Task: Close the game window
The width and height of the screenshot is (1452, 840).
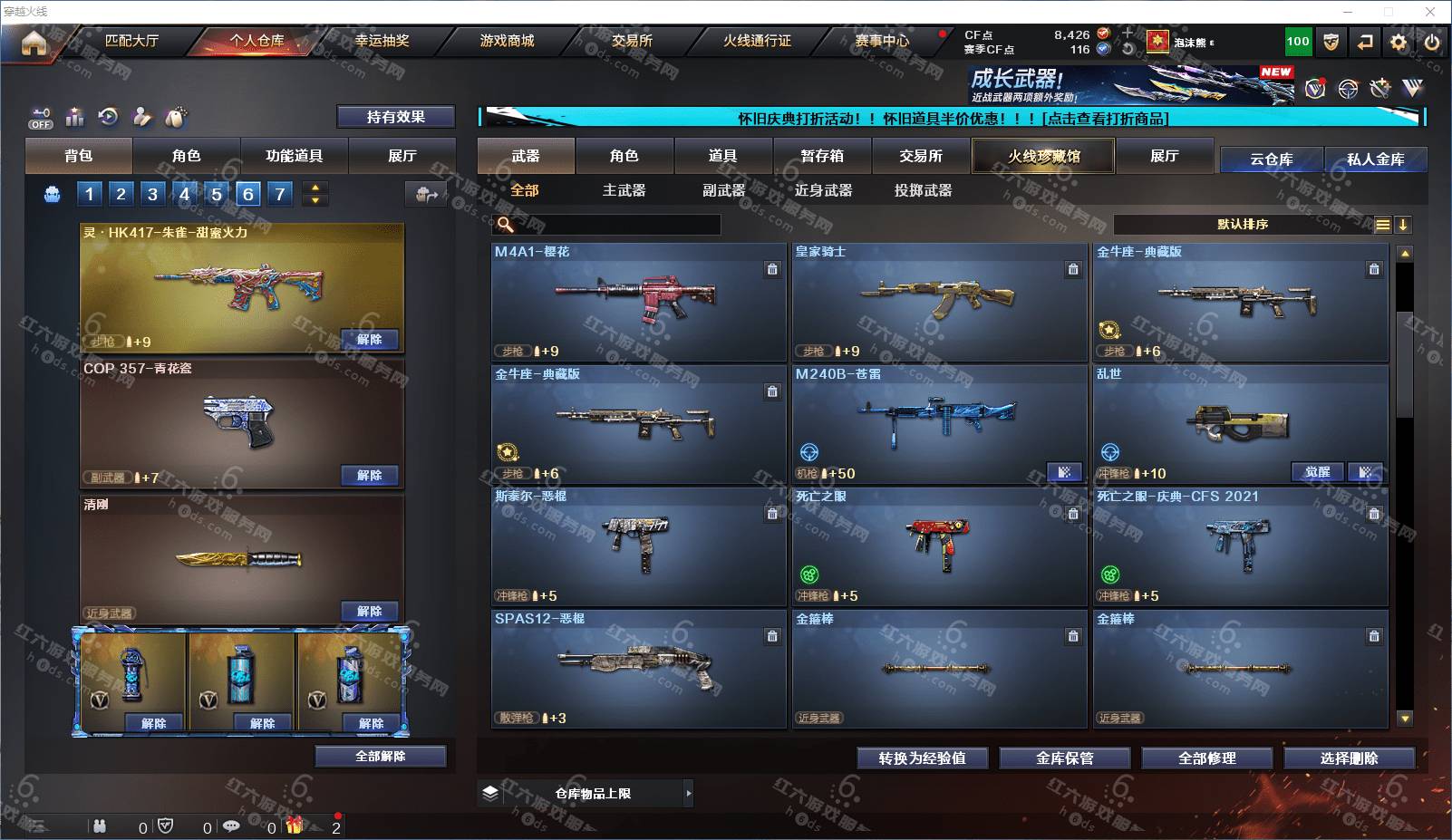Action: [x=1430, y=12]
